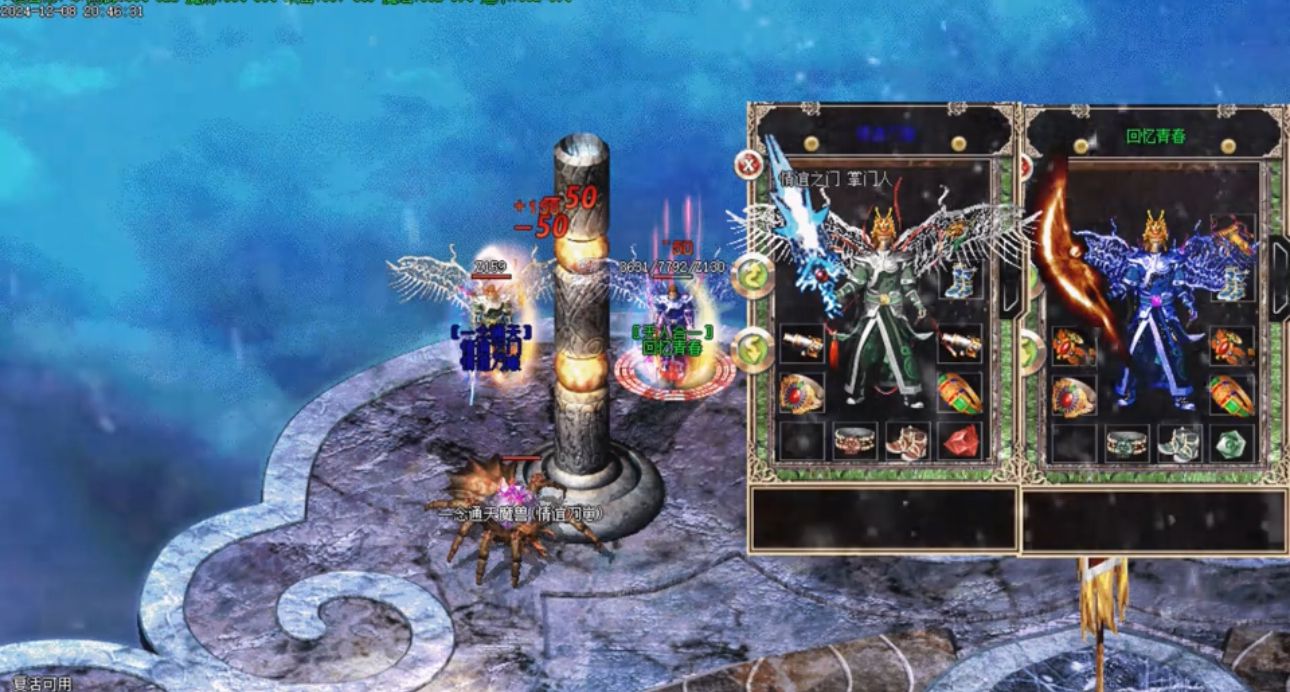Close the equipment panel with the red X

coord(748,164)
